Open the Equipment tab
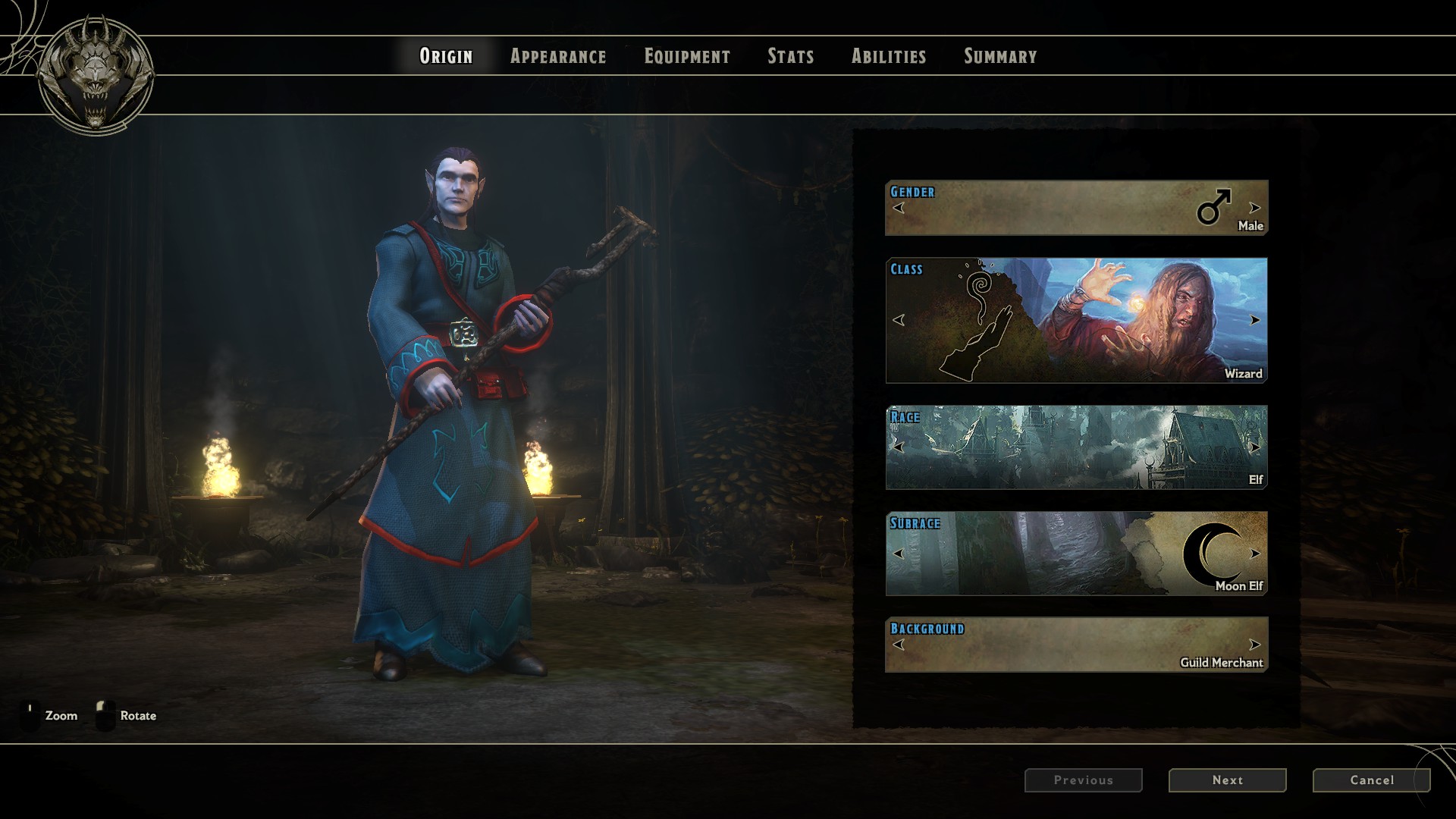The height and width of the screenshot is (819, 1456). pos(687,56)
